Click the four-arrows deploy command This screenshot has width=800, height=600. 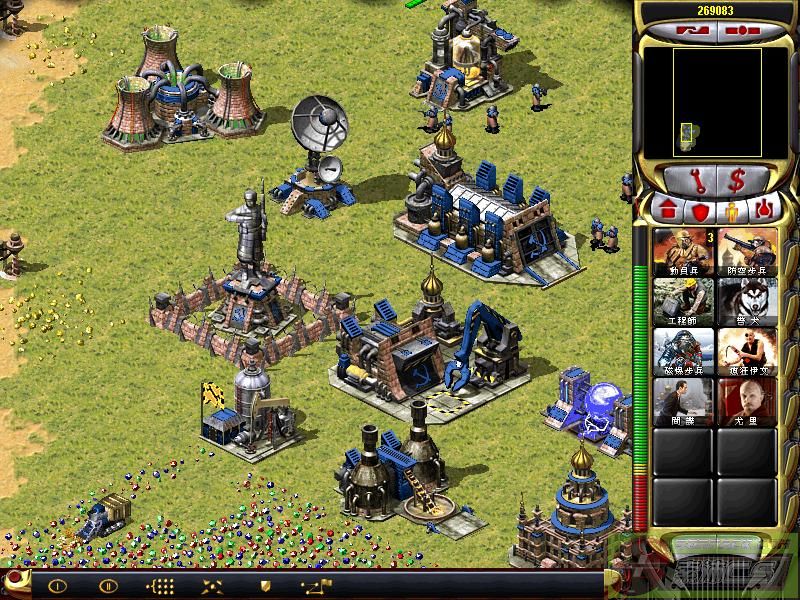click(213, 586)
